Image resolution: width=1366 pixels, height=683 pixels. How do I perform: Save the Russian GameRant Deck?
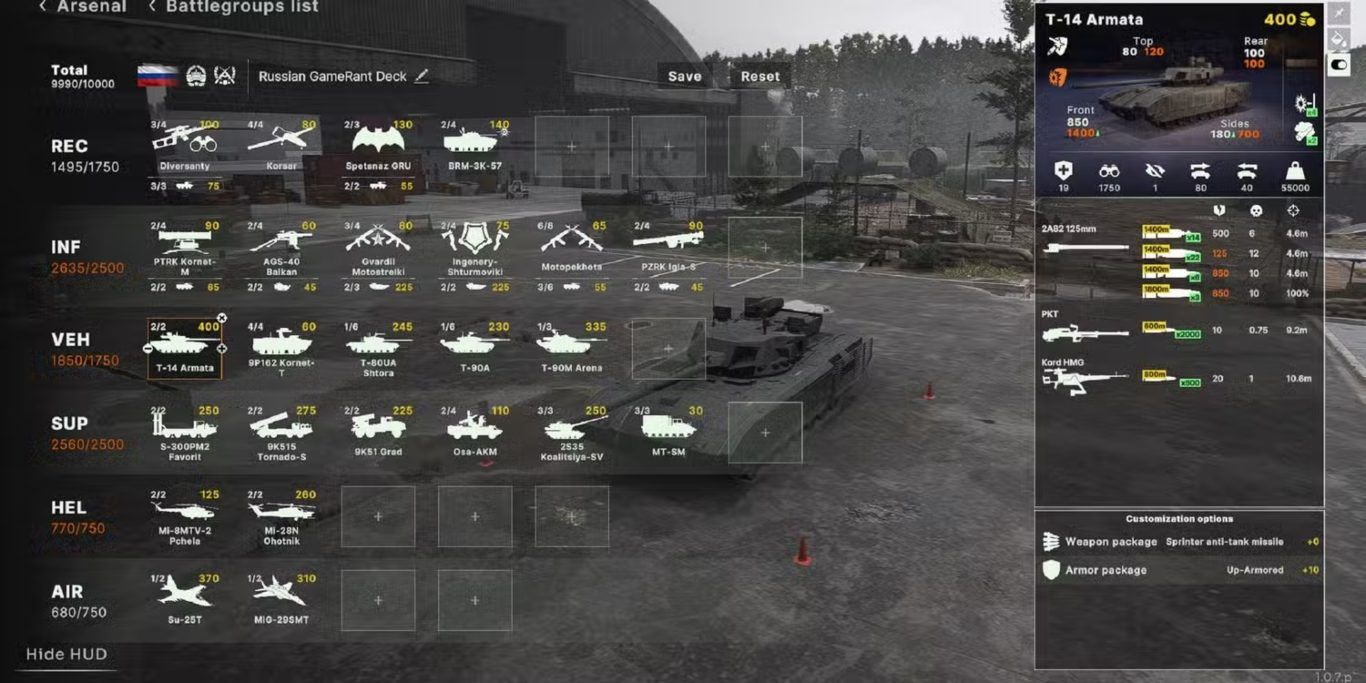click(684, 76)
